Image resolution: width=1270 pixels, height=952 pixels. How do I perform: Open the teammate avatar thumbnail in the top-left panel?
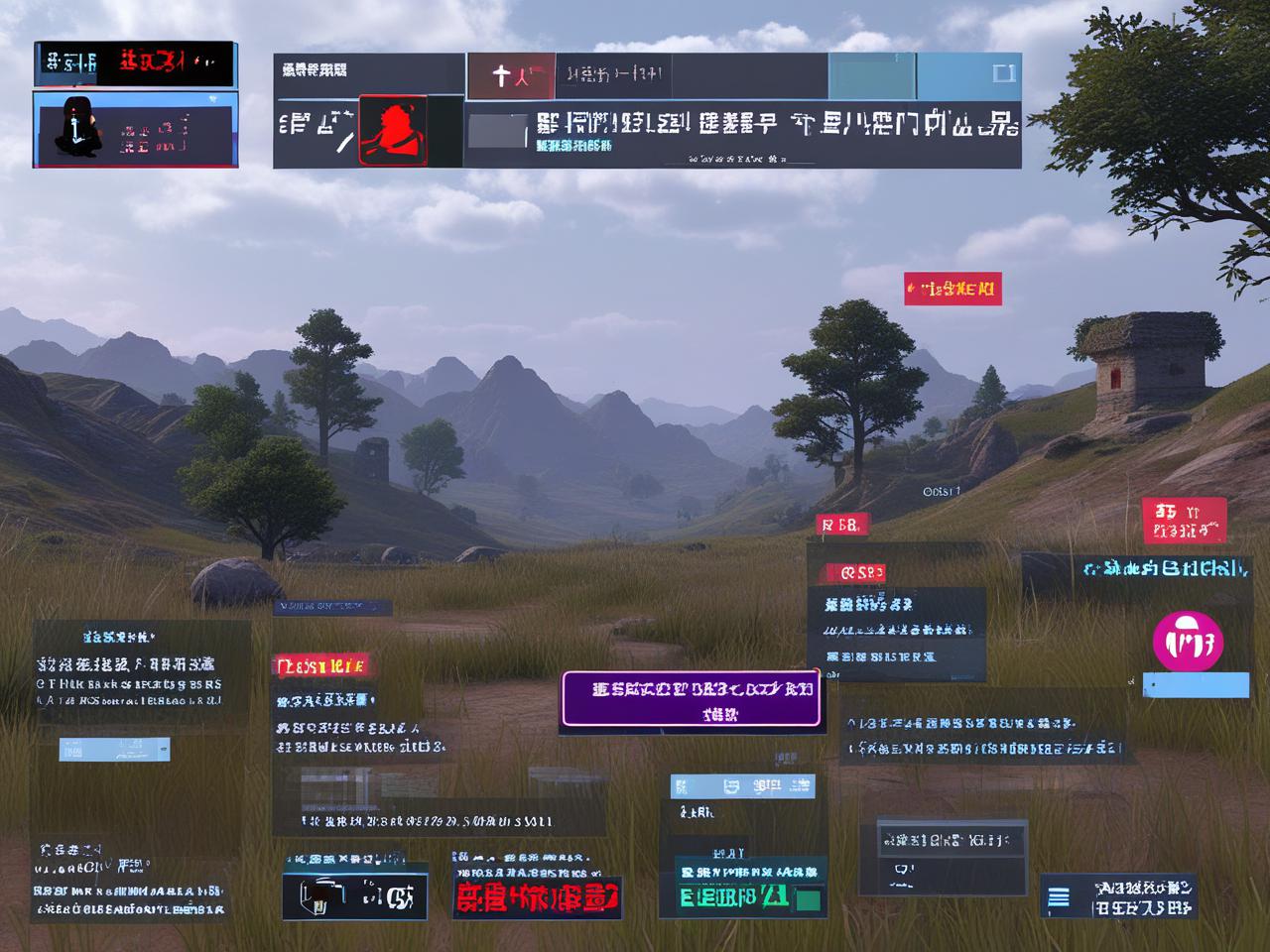pyautogui.click(x=79, y=129)
